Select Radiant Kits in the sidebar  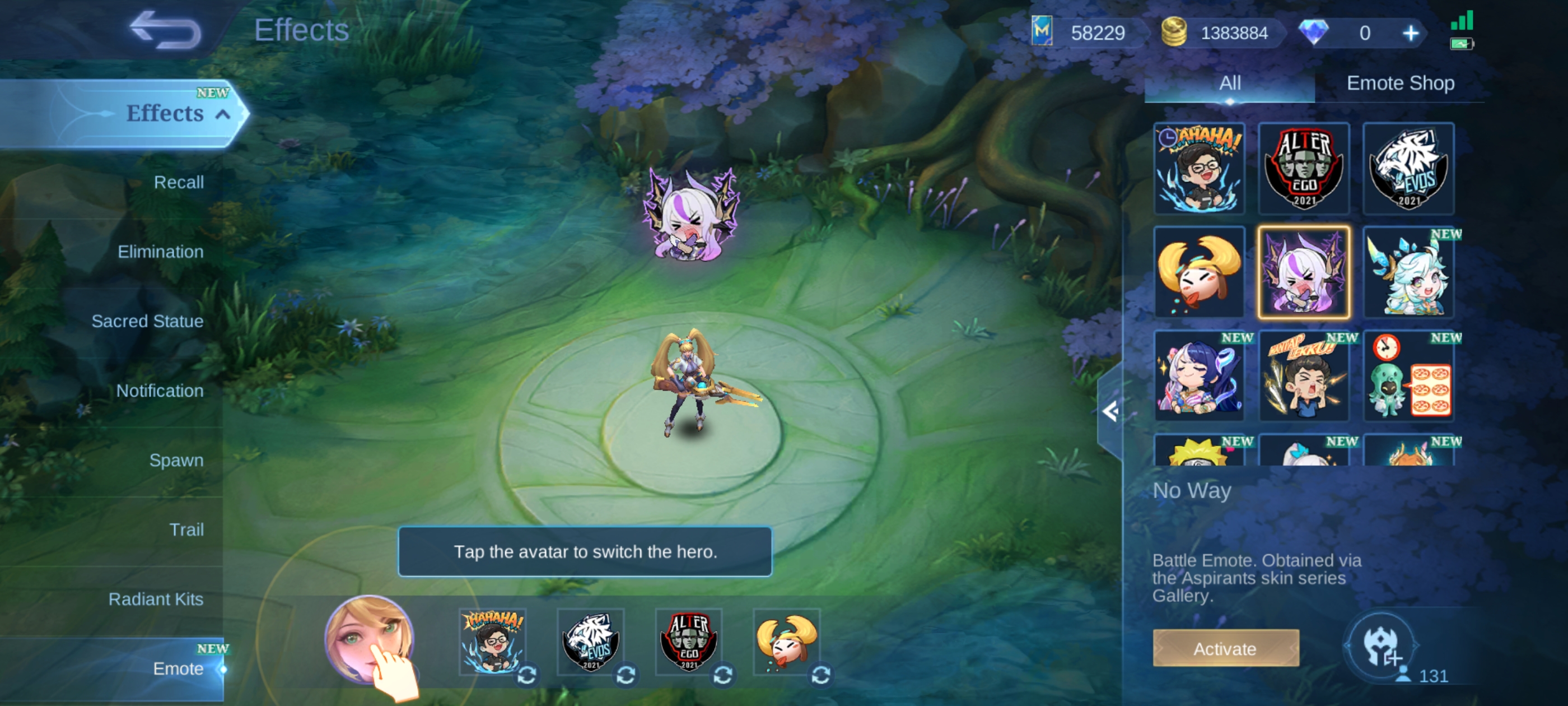(x=156, y=599)
